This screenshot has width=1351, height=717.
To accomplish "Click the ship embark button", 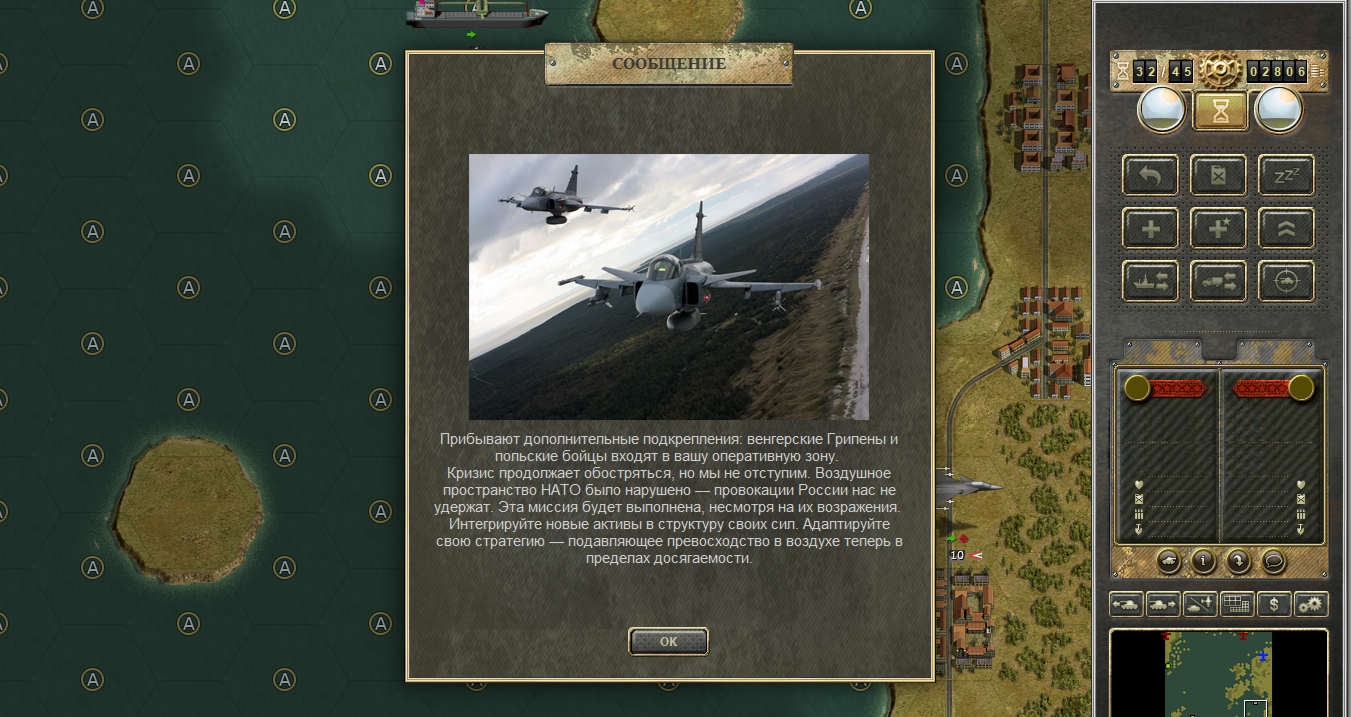I will (x=1150, y=281).
